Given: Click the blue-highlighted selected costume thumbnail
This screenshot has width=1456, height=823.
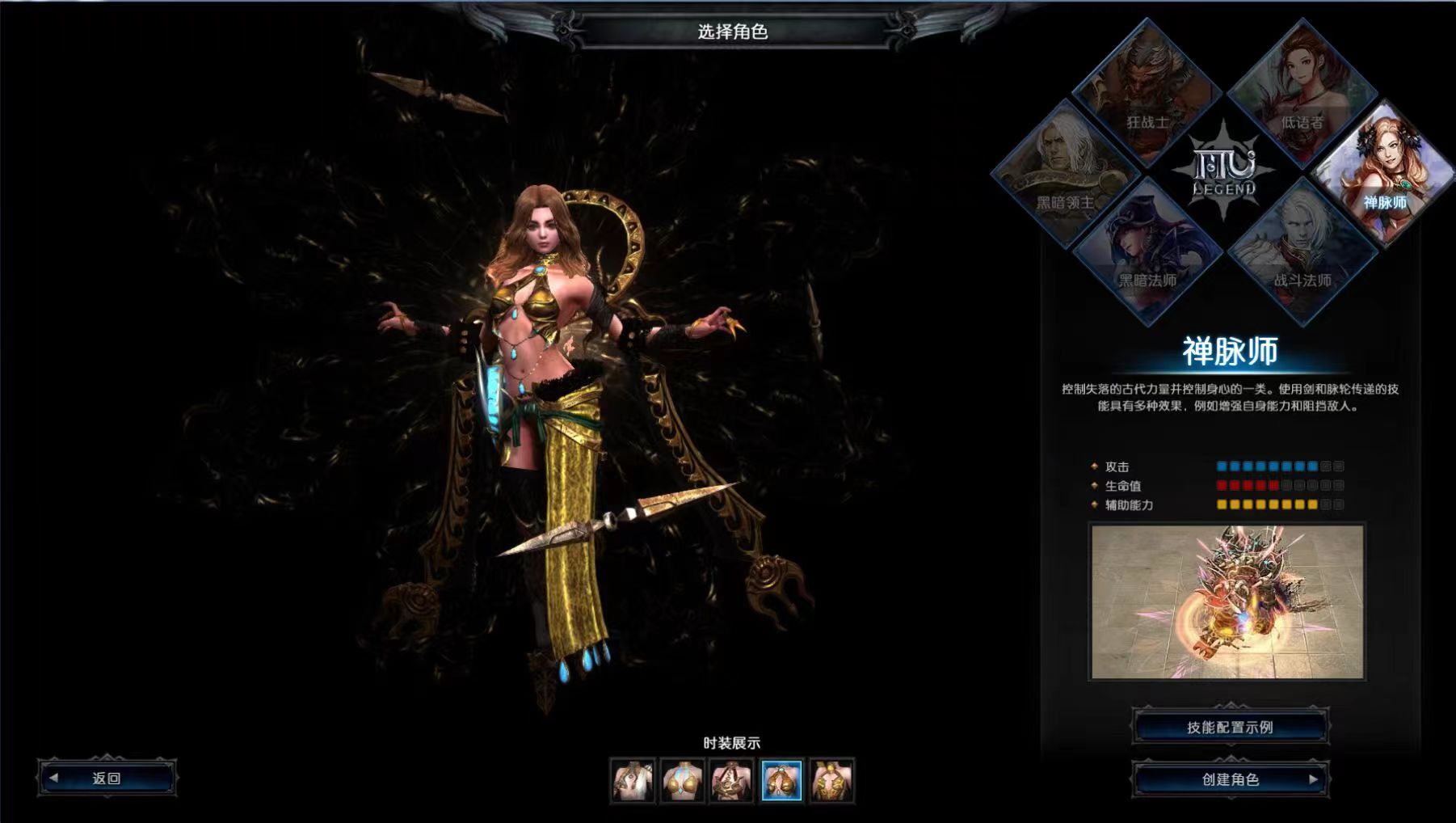Looking at the screenshot, I should tap(782, 781).
